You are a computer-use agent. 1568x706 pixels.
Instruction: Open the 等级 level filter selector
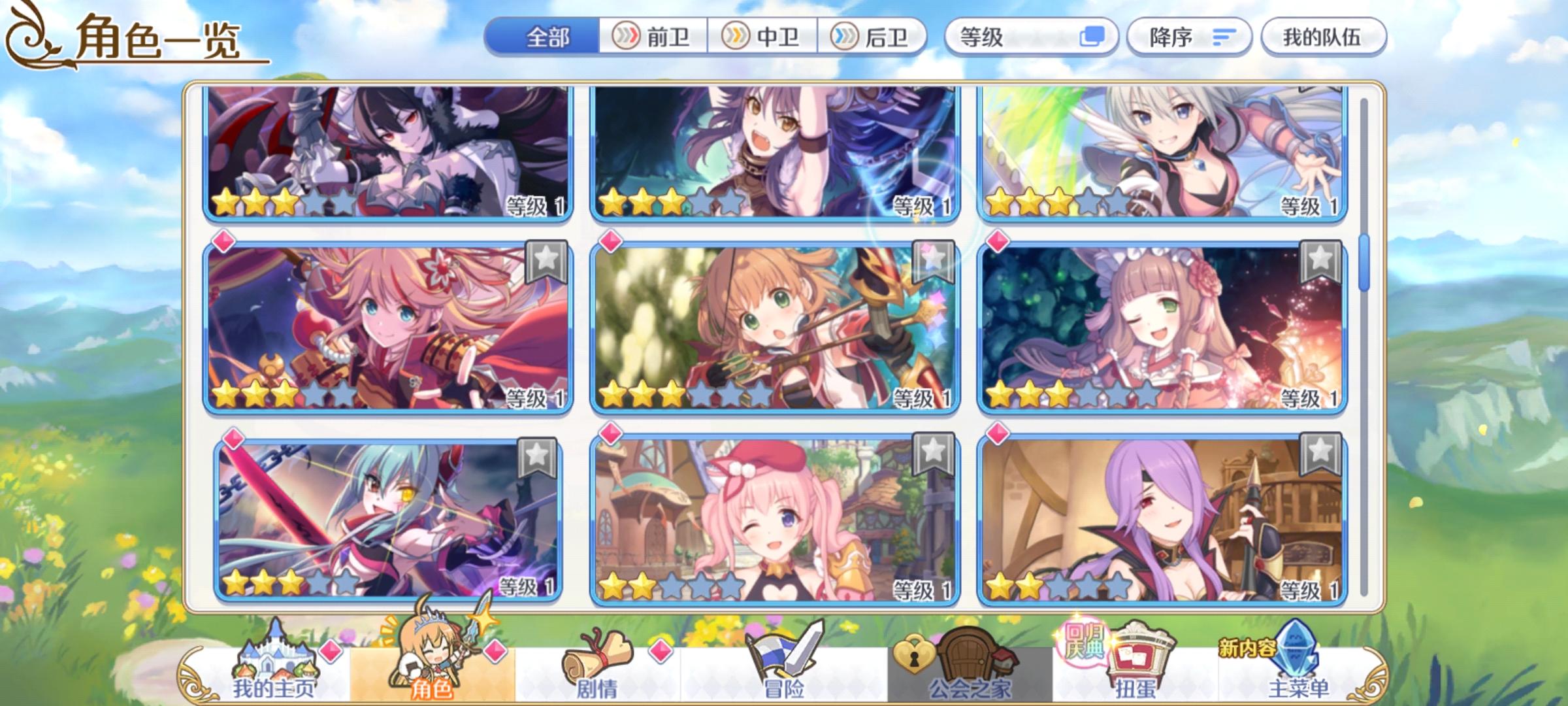pyautogui.click(x=1019, y=38)
